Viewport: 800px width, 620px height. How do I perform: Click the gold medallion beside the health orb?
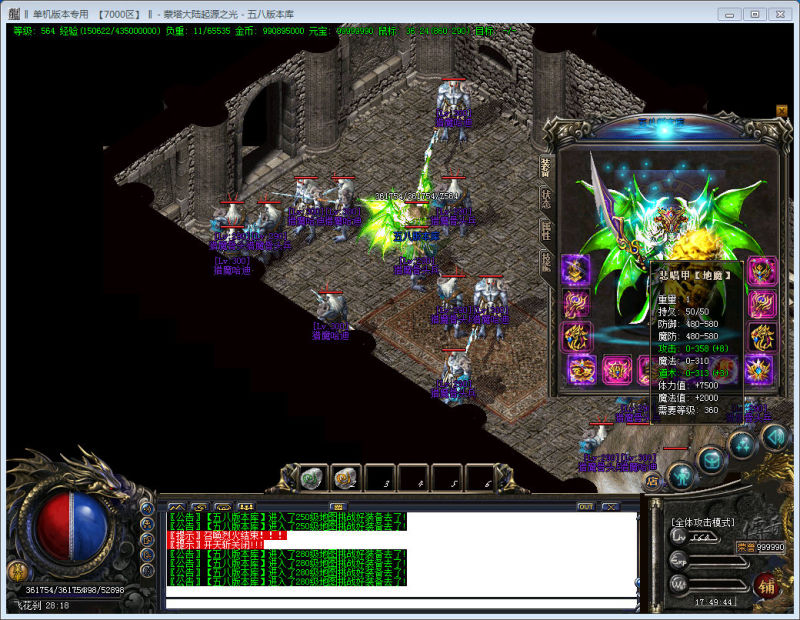16,572
